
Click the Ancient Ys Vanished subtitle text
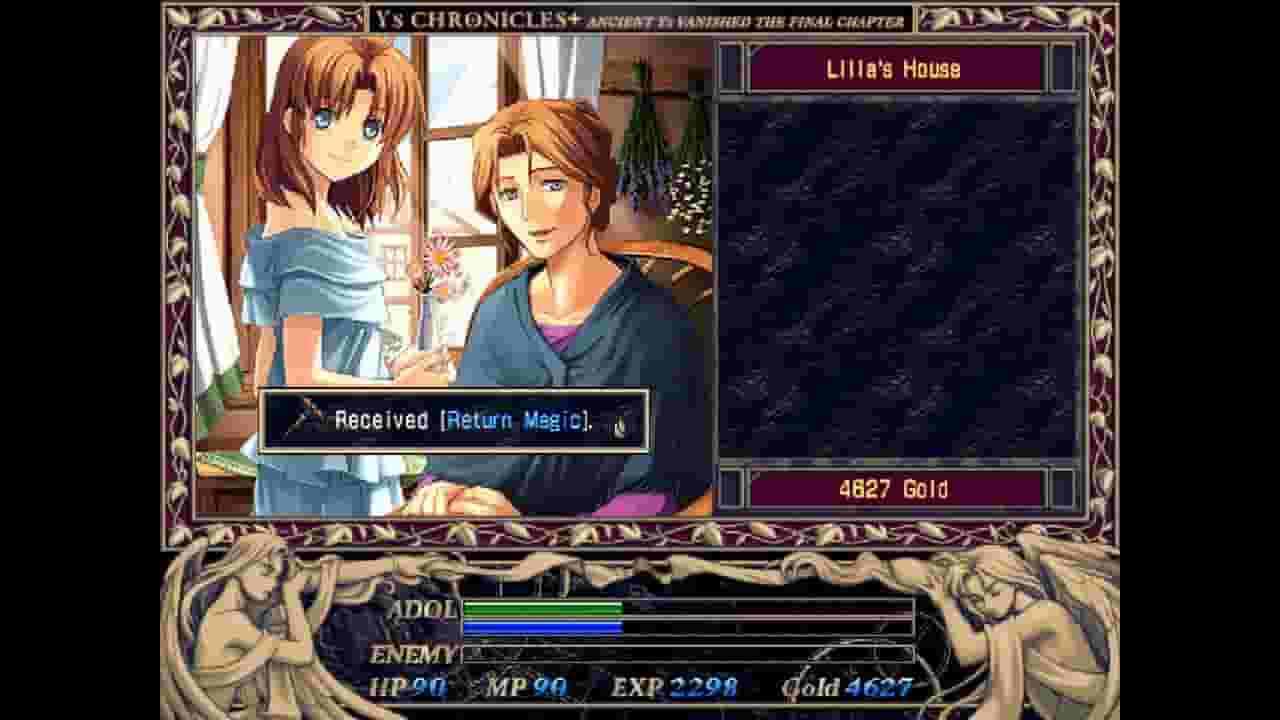tap(745, 19)
